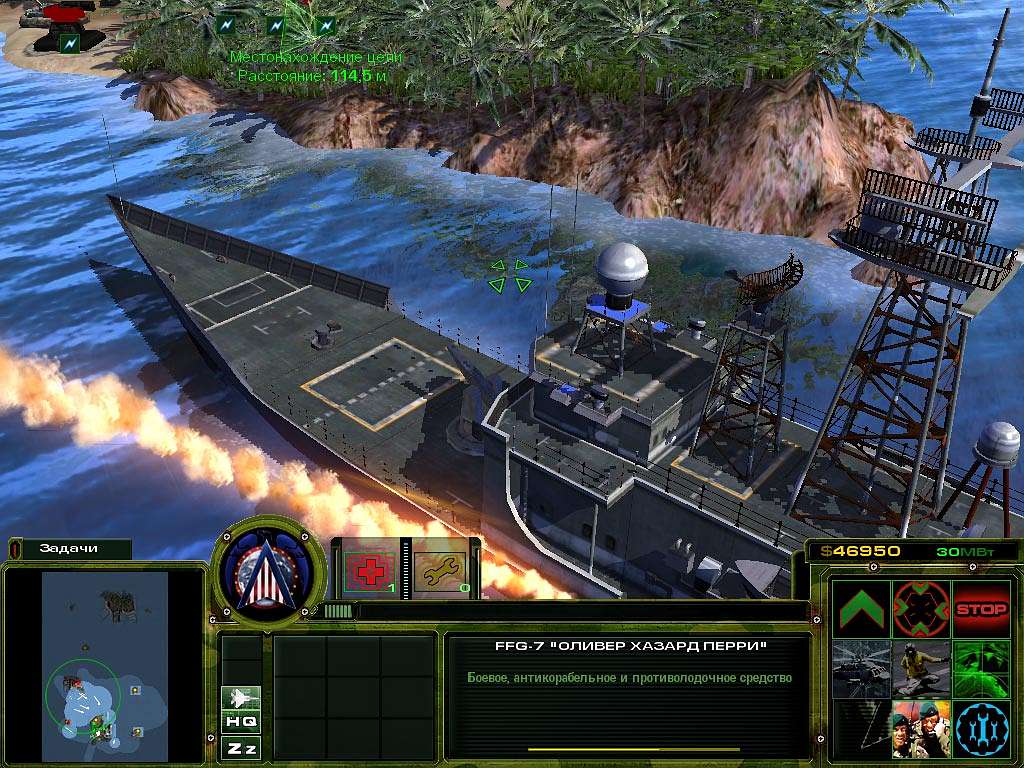The image size is (1024, 768).
Task: Activate the blue wrenches gear command
Action: 981,729
